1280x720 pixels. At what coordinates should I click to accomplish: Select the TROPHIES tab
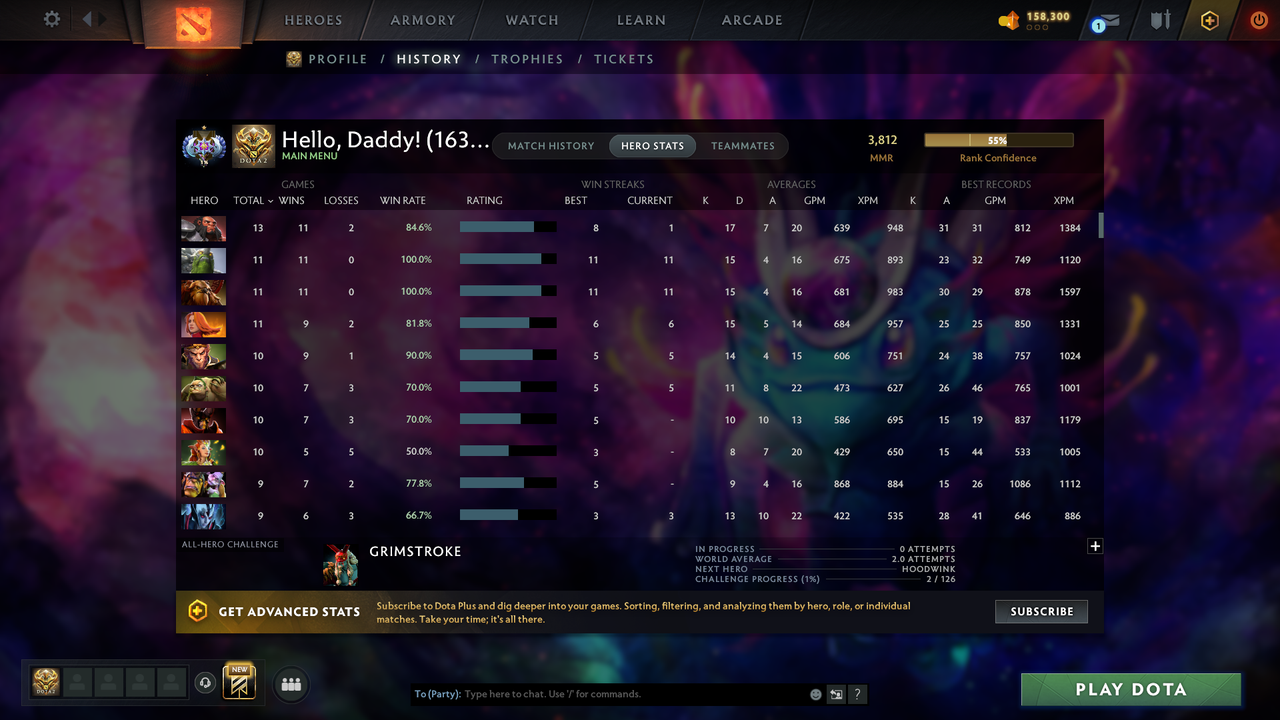(x=527, y=59)
